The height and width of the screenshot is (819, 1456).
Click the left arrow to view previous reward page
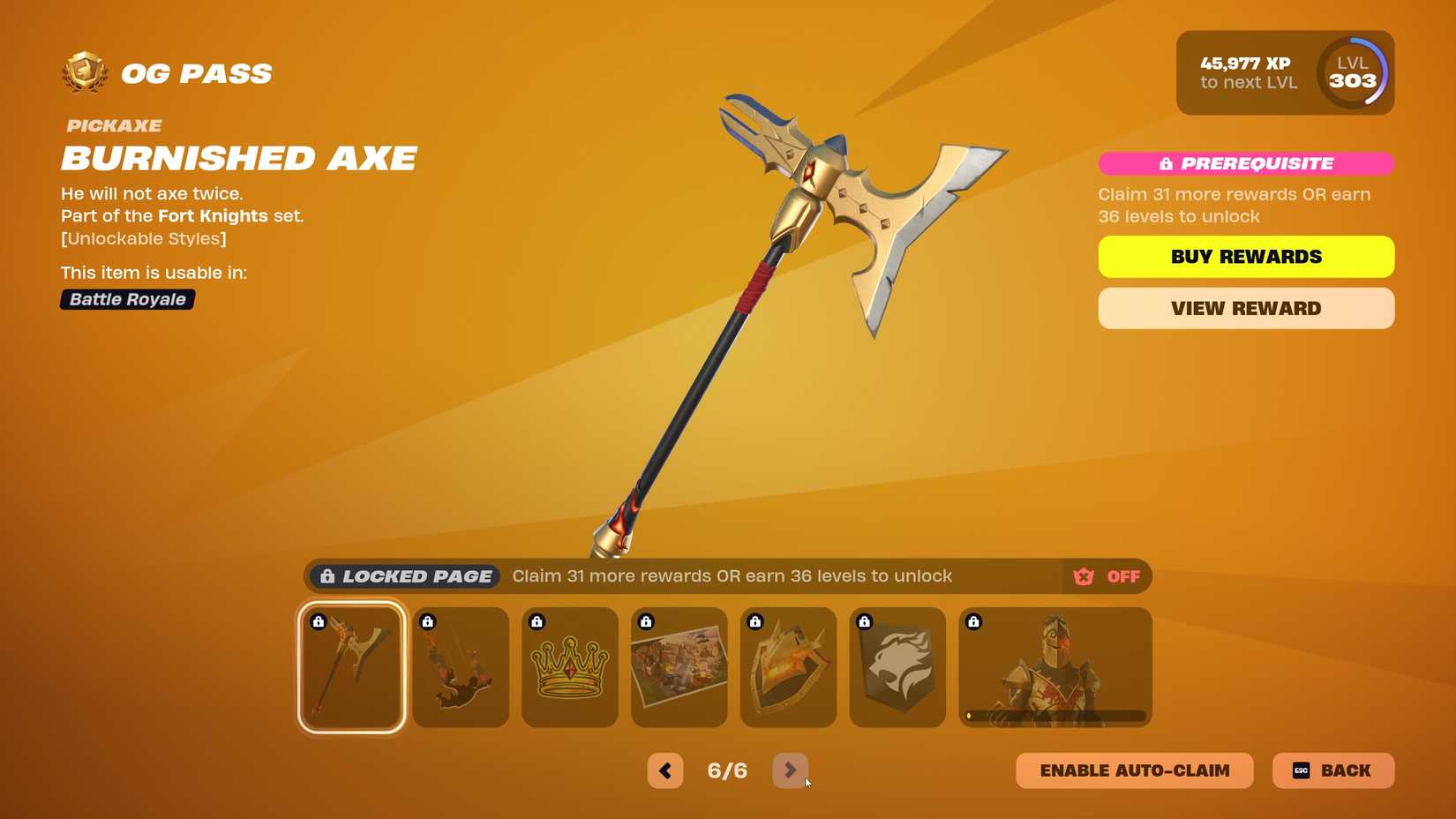tap(664, 770)
